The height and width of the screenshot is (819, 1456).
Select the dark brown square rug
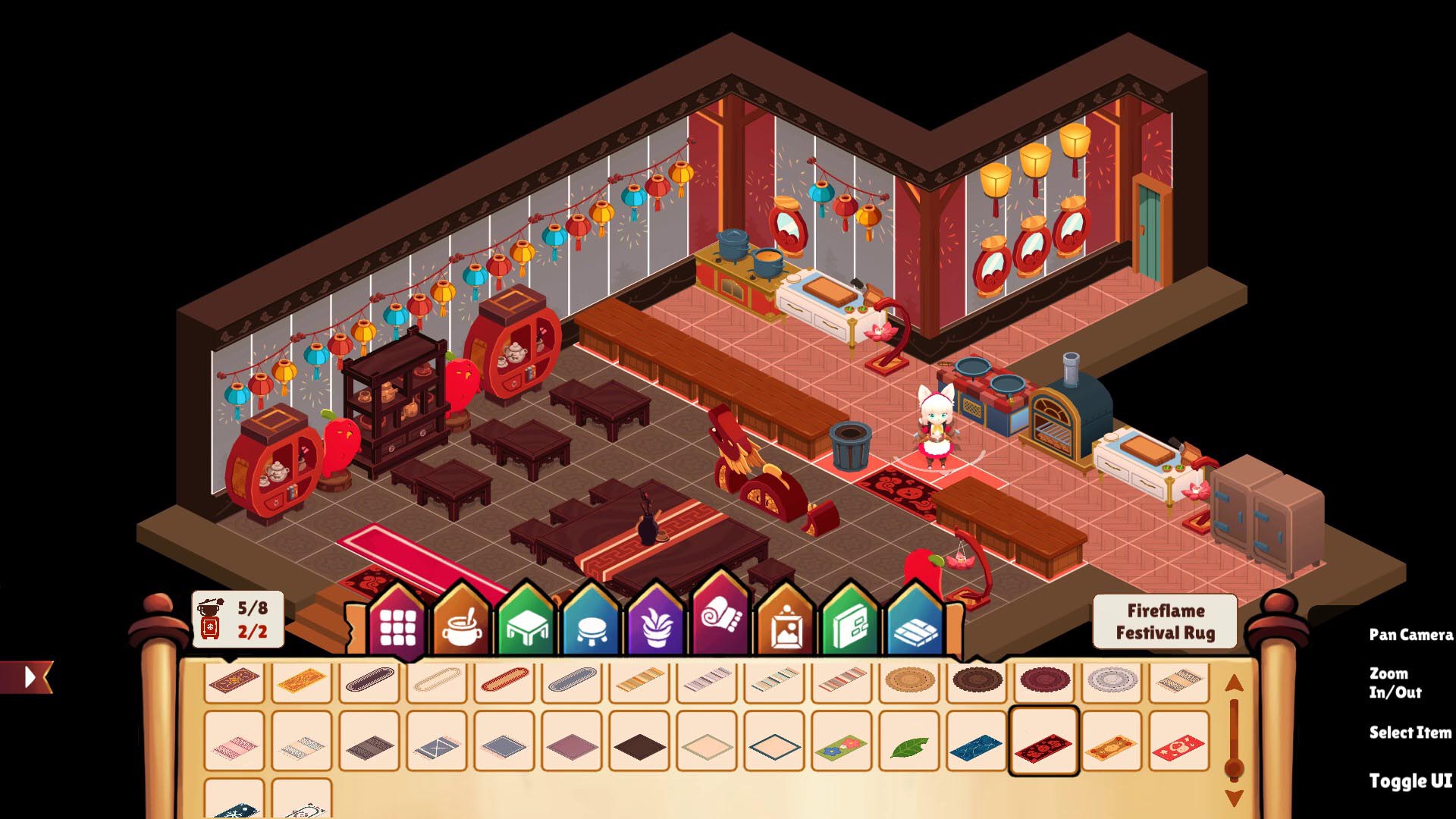pos(639,747)
